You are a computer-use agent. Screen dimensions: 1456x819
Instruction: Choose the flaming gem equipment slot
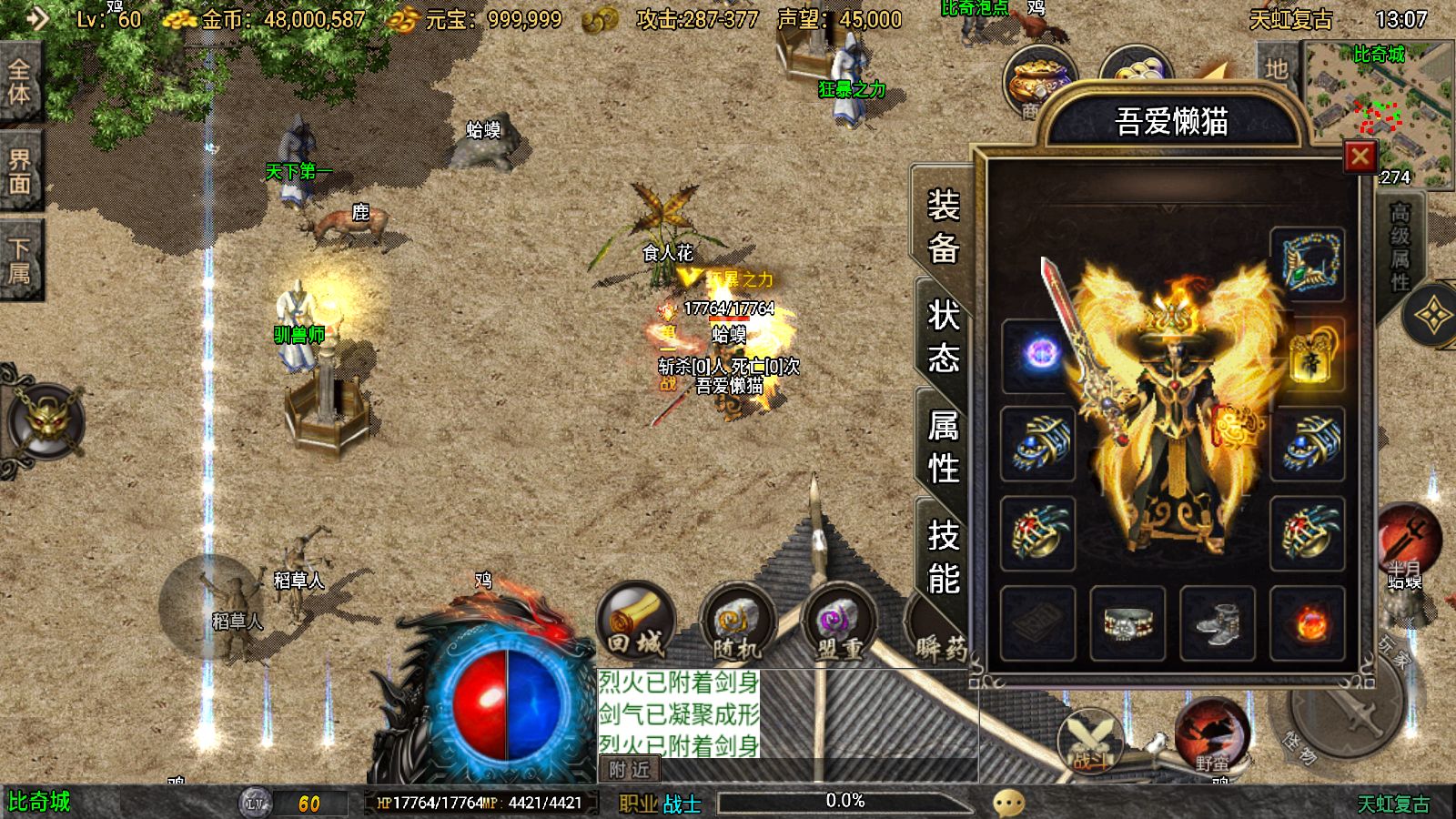click(1308, 623)
